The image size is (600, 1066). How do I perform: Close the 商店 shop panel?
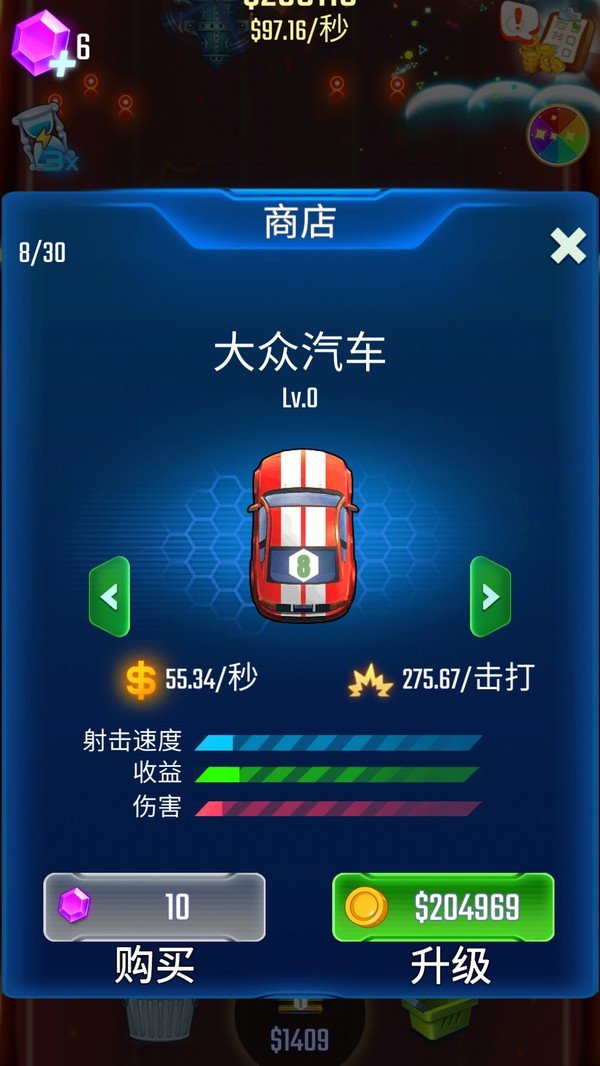click(x=568, y=245)
